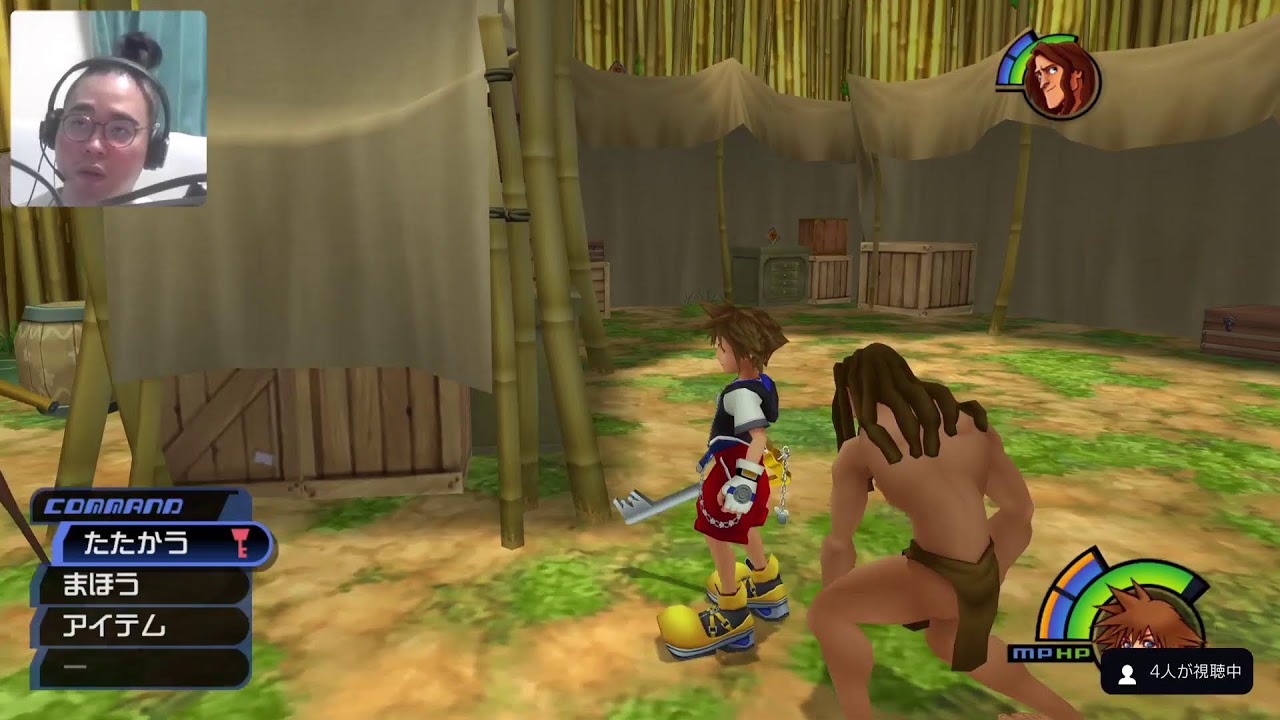Screen dimensions: 1280x720
Task: Choose the まほう magic command
Action: point(140,585)
